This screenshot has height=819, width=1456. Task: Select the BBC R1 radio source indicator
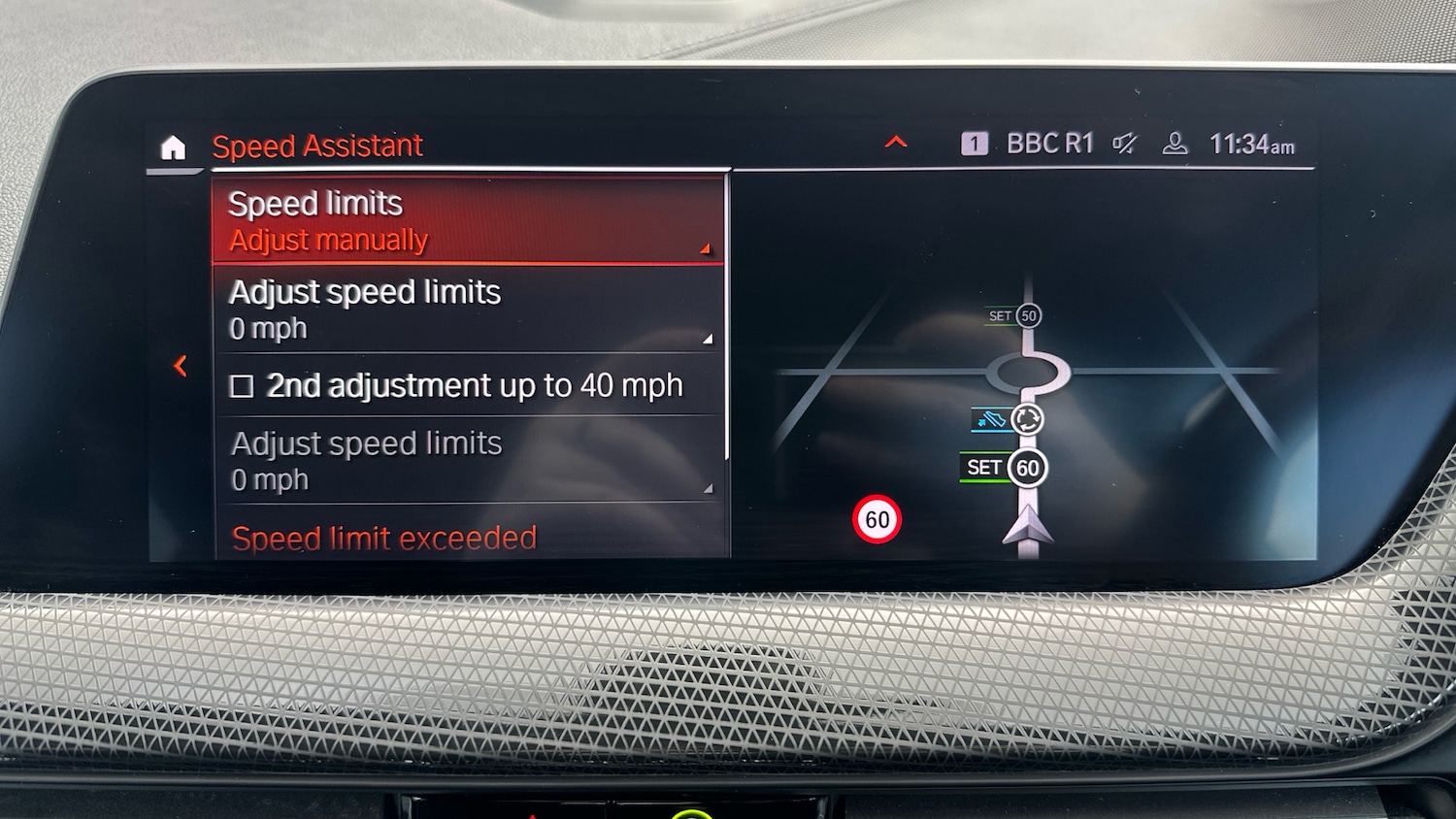tap(1050, 143)
